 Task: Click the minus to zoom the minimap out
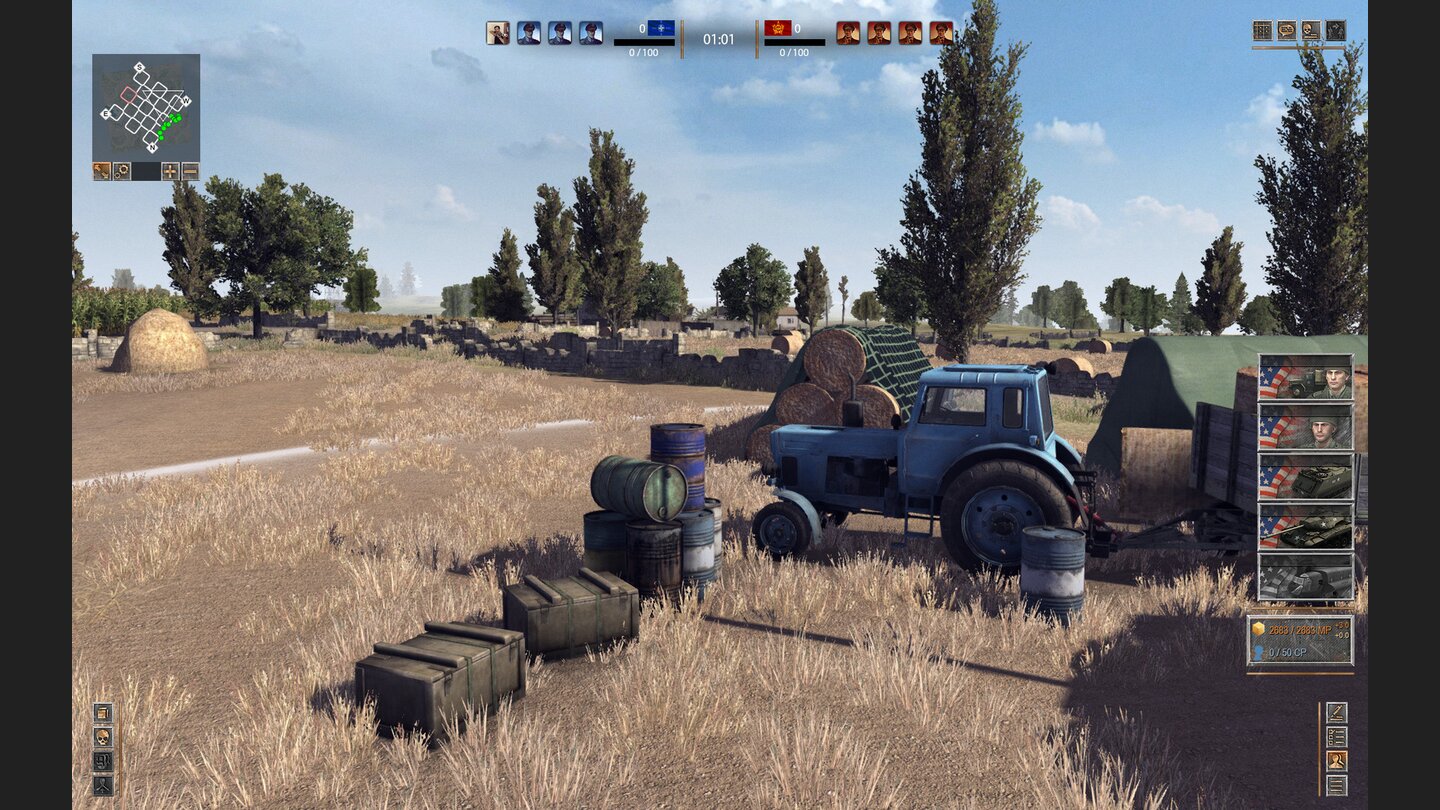[x=190, y=171]
